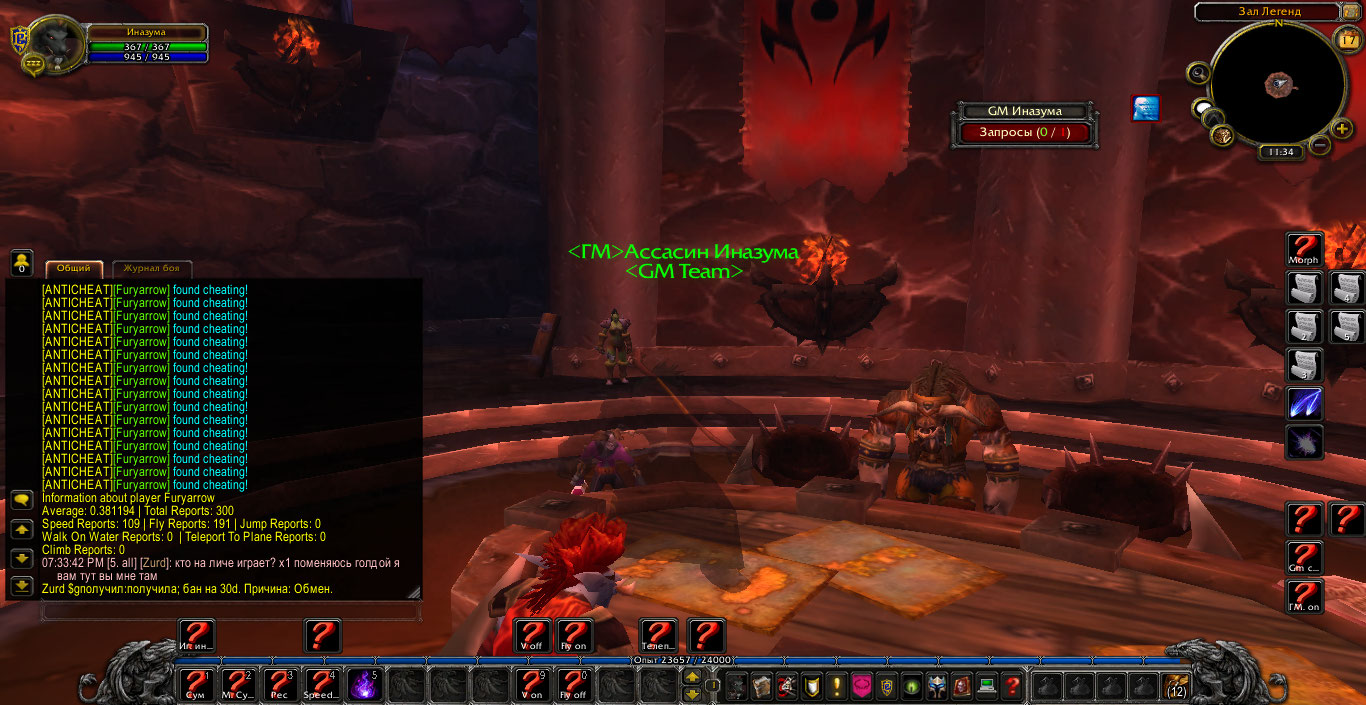This screenshot has height=705, width=1366.
Task: Activate the GM on macro
Action: (x=1304, y=596)
